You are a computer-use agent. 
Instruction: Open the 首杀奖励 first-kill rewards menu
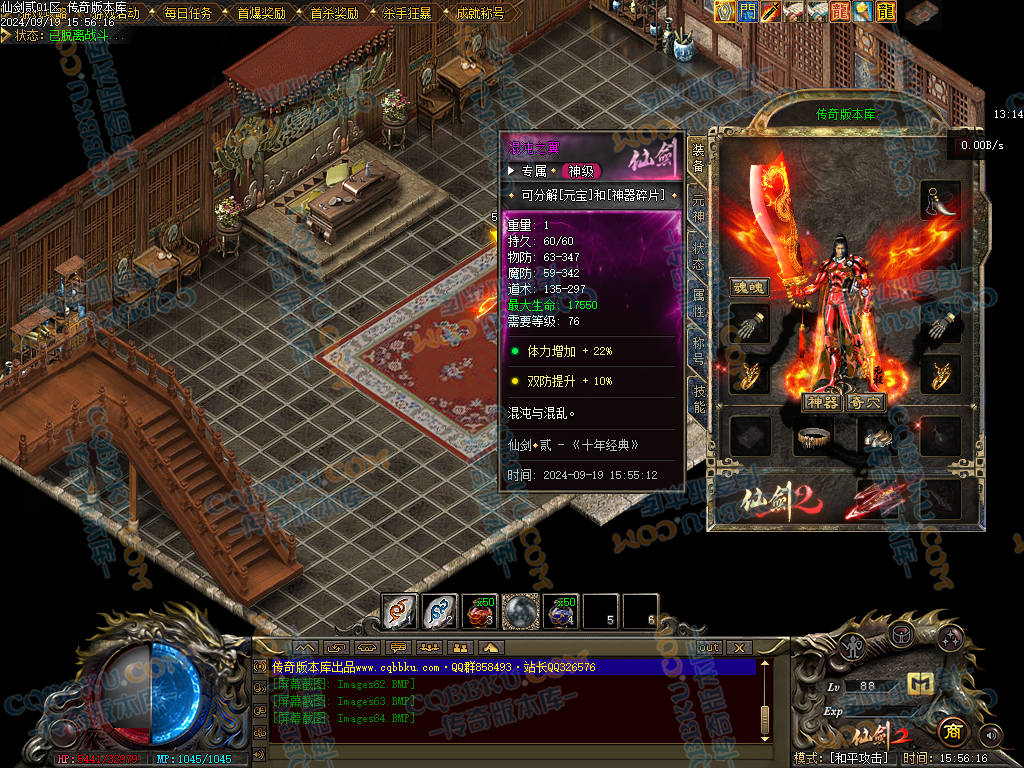click(x=334, y=14)
